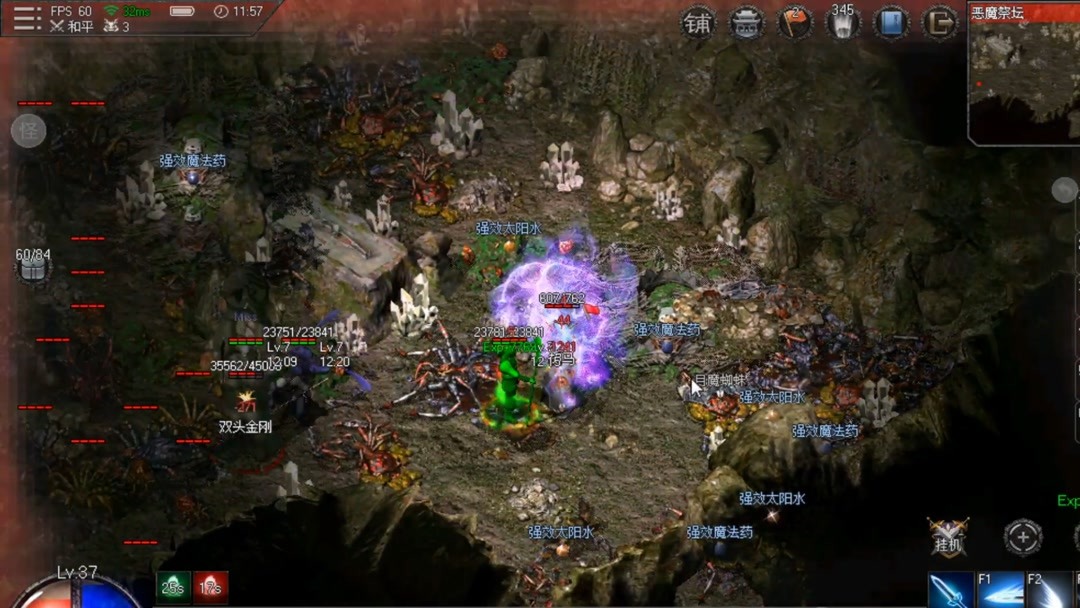Toggle the 怪 monster button
Screen dimensions: 1080x608
pos(28,131)
